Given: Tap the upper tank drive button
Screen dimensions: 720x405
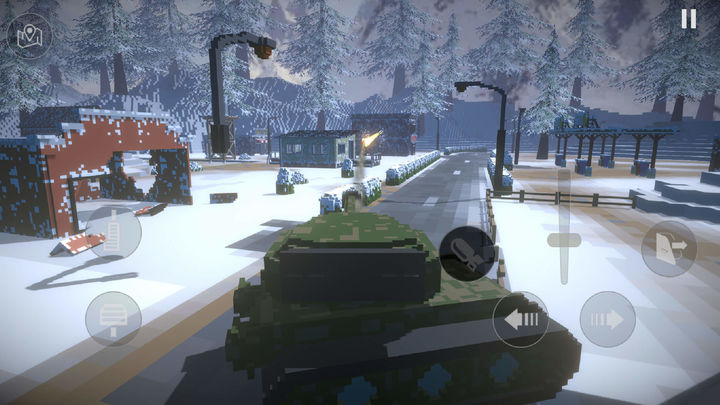Looking at the screenshot, I should (113, 233).
